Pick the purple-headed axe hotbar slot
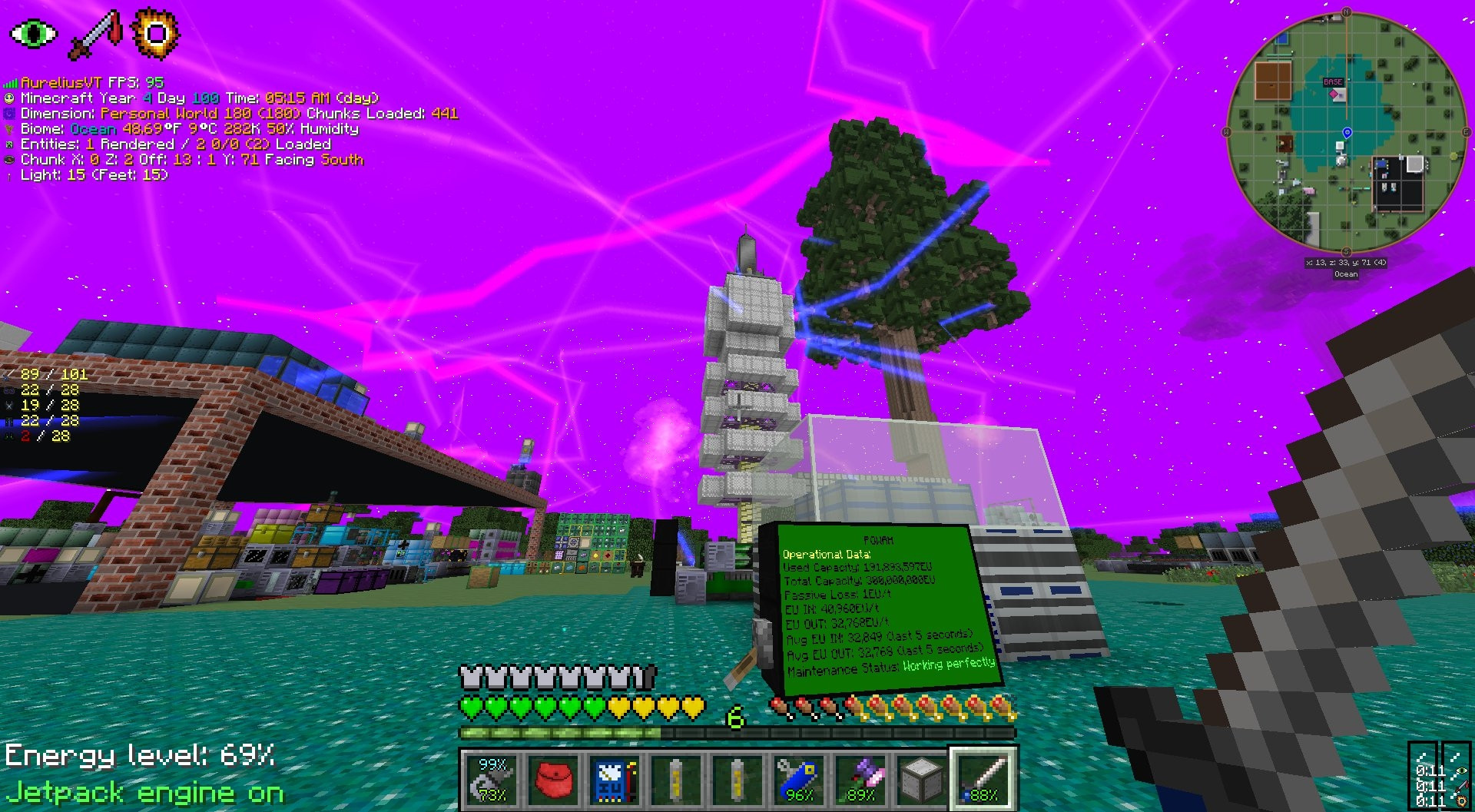The height and width of the screenshot is (812, 1475). pos(860,779)
